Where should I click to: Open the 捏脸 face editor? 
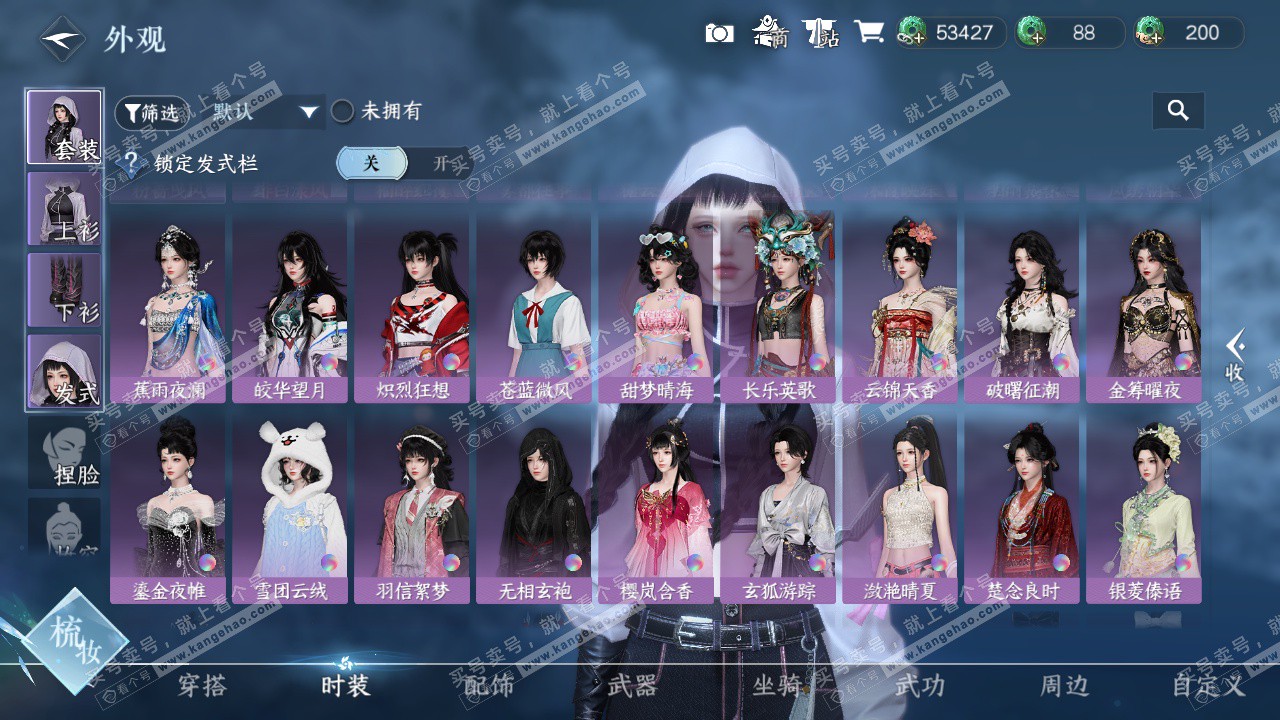(64, 453)
